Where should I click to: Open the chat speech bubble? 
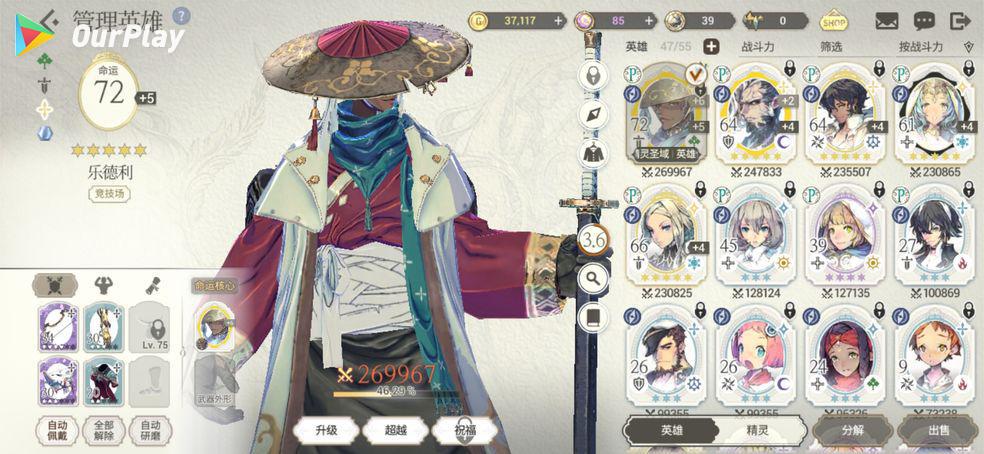click(924, 21)
